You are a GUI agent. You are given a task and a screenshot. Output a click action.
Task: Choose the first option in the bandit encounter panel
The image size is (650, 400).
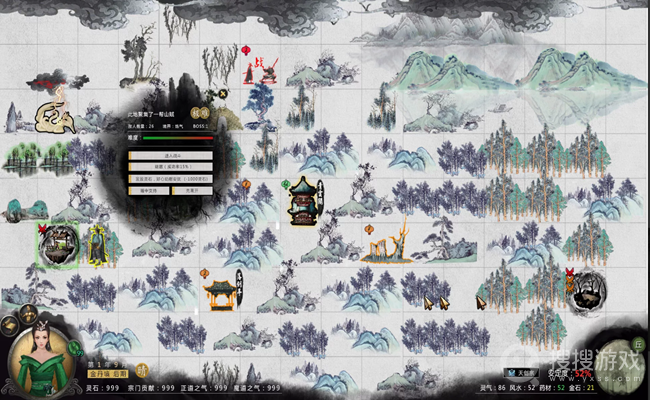tap(169, 155)
